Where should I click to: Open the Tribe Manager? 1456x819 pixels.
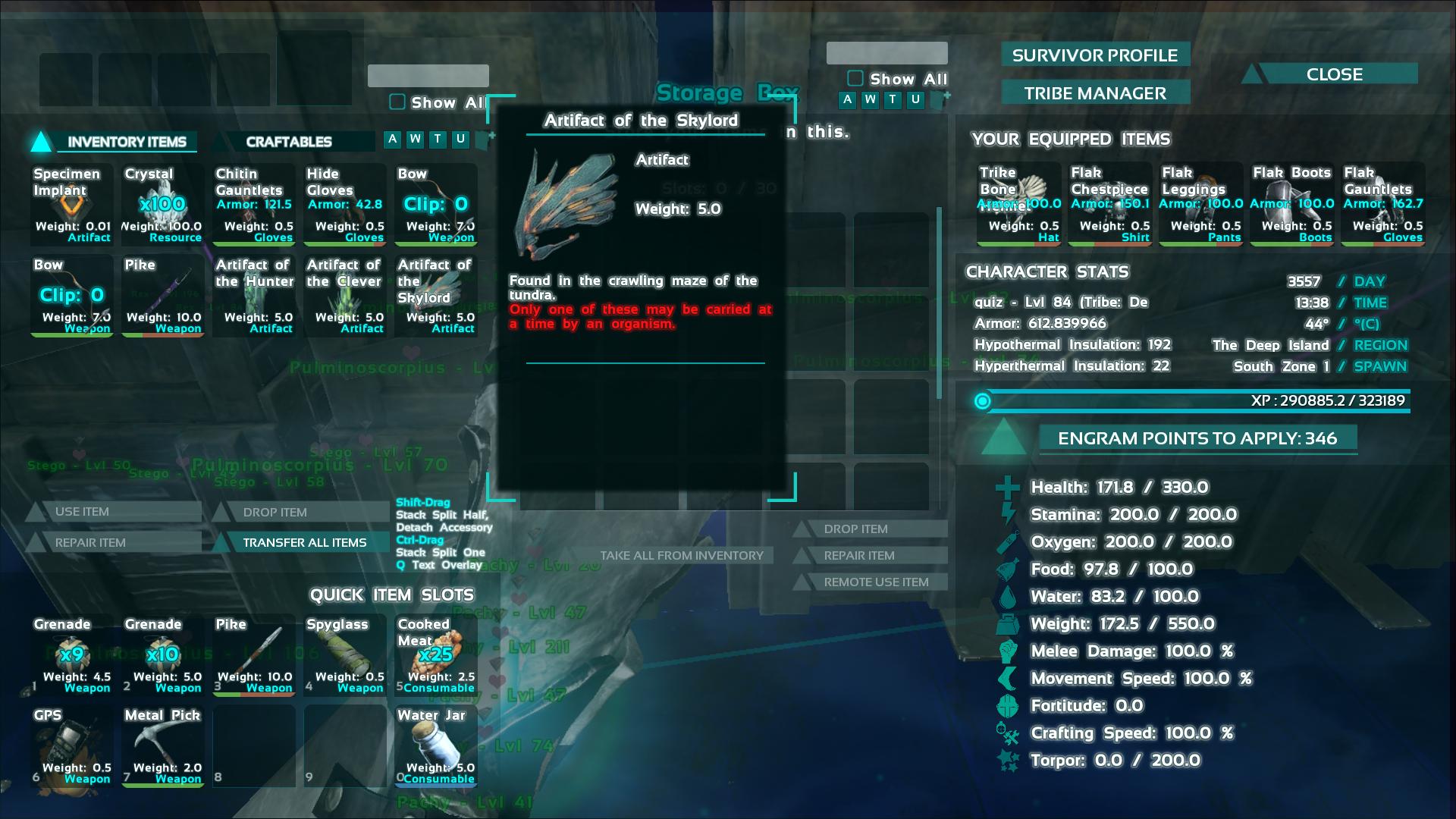(1094, 93)
